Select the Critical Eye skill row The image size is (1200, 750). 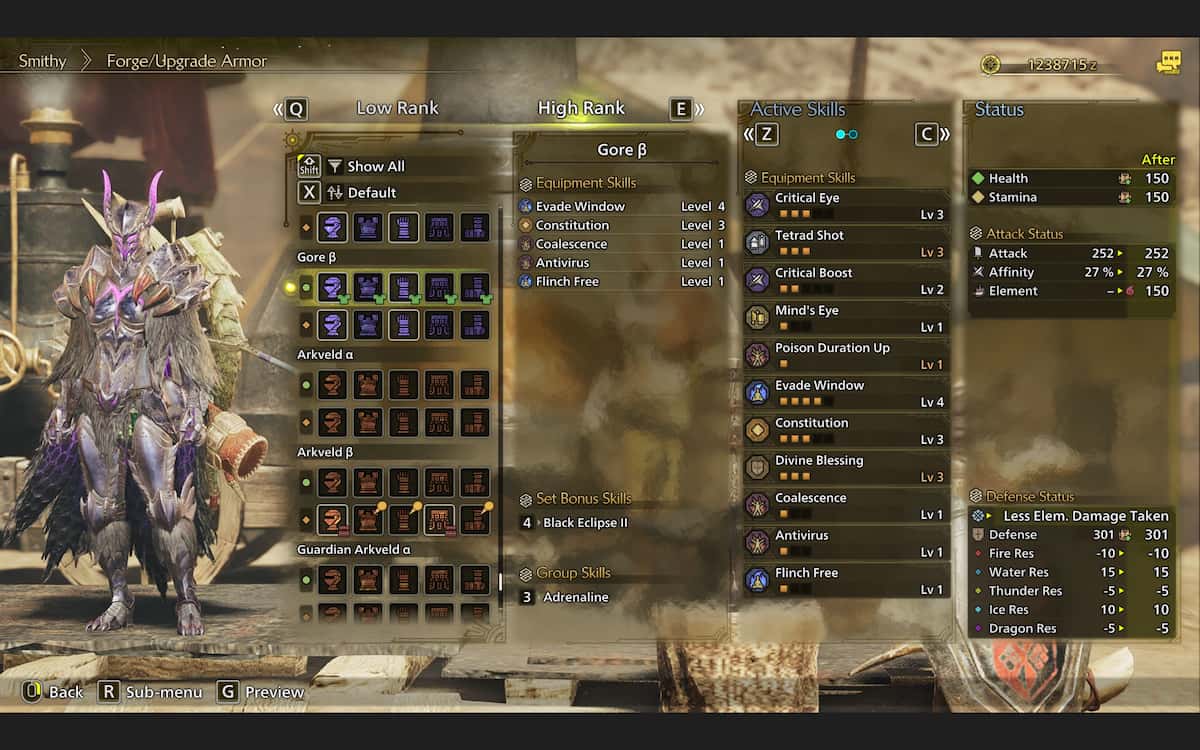click(845, 205)
